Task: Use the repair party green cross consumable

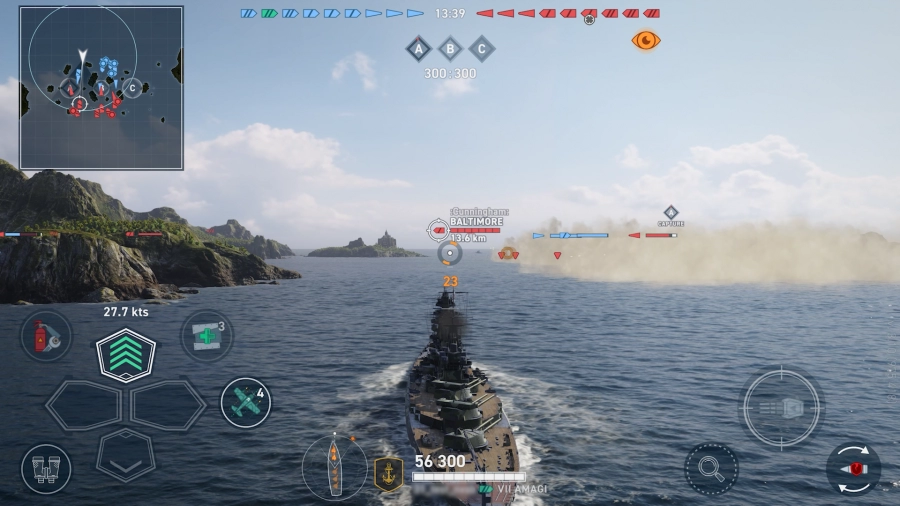Action: click(x=206, y=336)
